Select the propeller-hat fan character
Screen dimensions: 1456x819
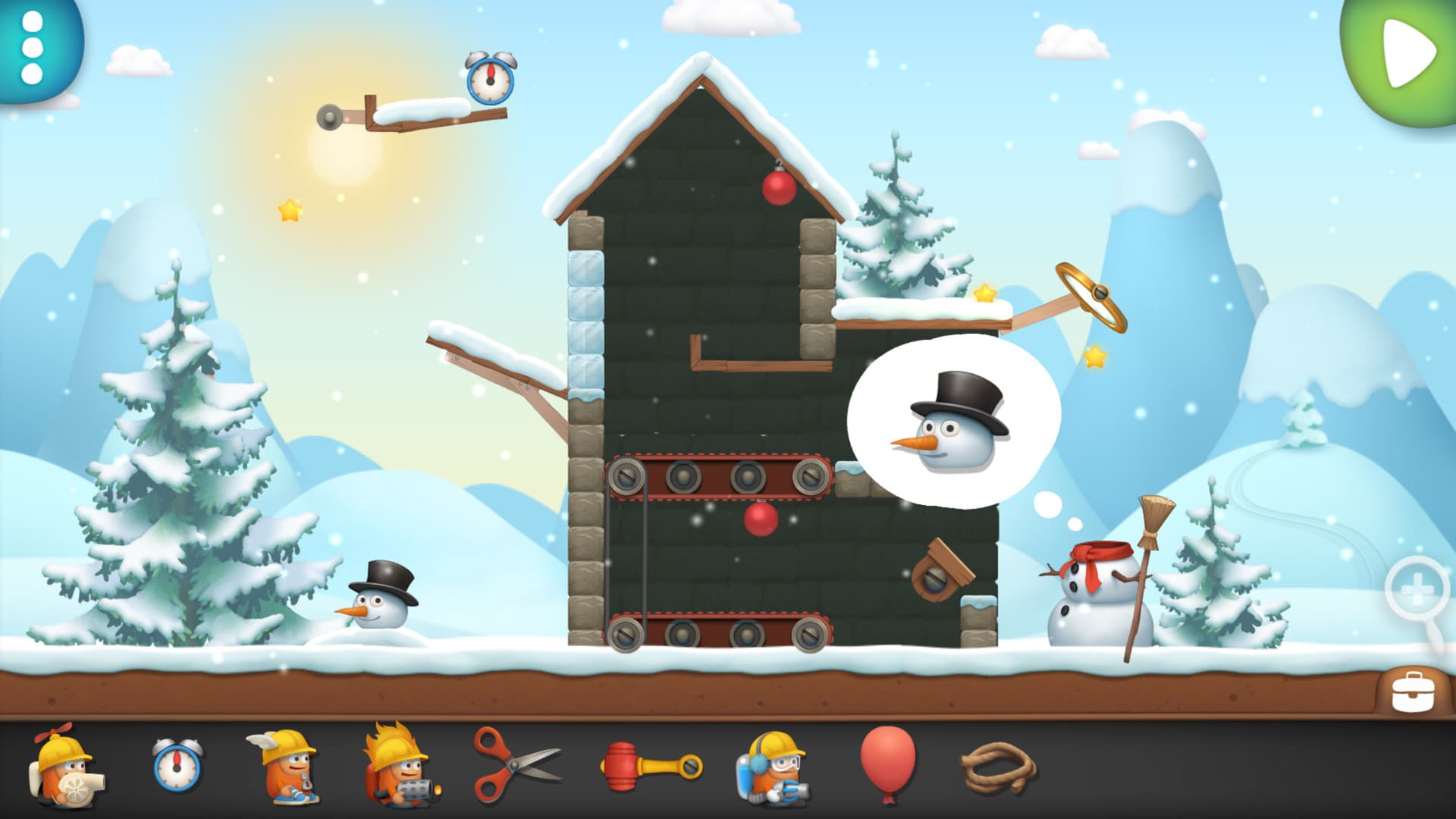(x=64, y=767)
